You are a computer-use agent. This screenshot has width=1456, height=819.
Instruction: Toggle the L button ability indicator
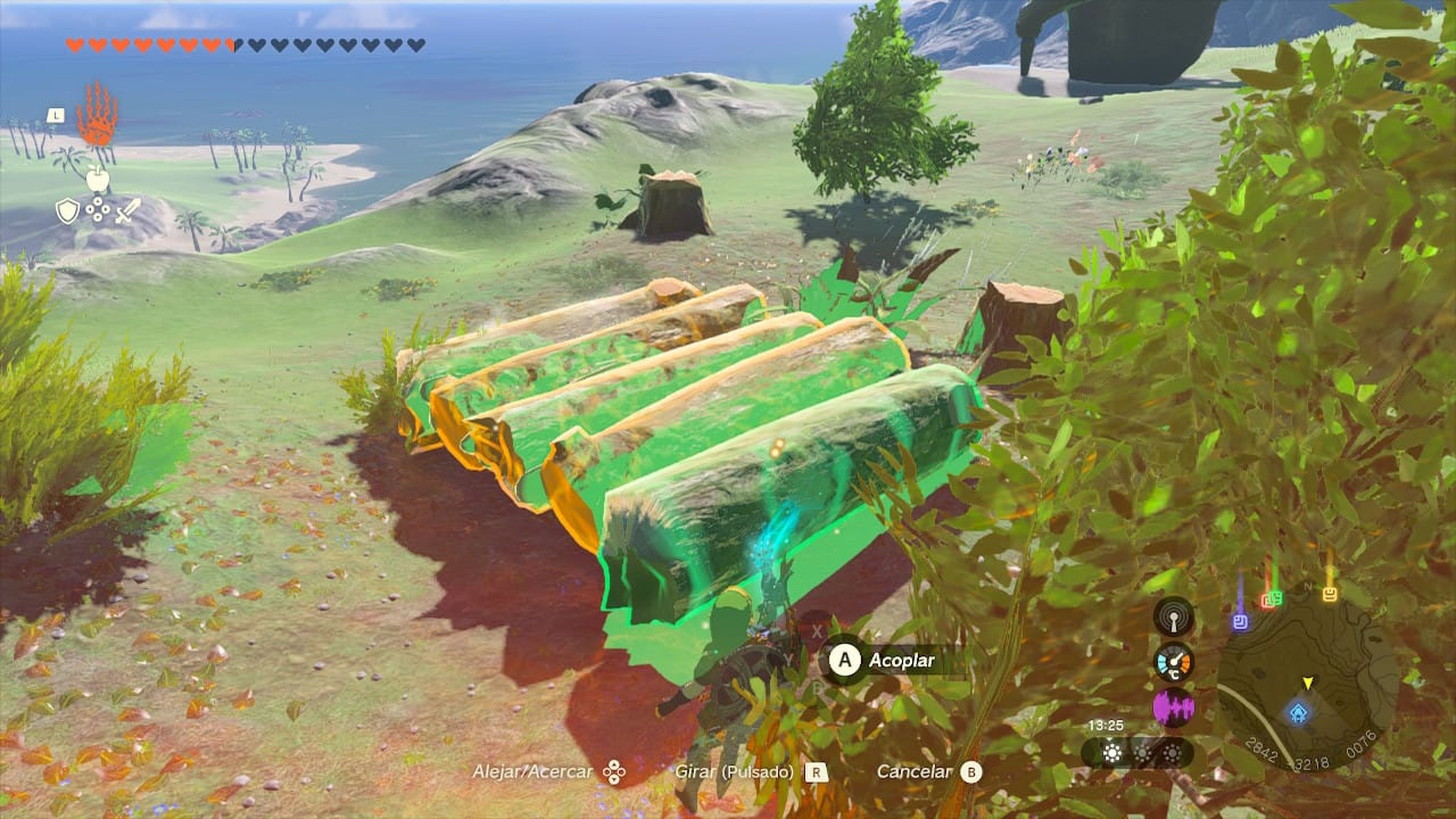pyautogui.click(x=55, y=115)
